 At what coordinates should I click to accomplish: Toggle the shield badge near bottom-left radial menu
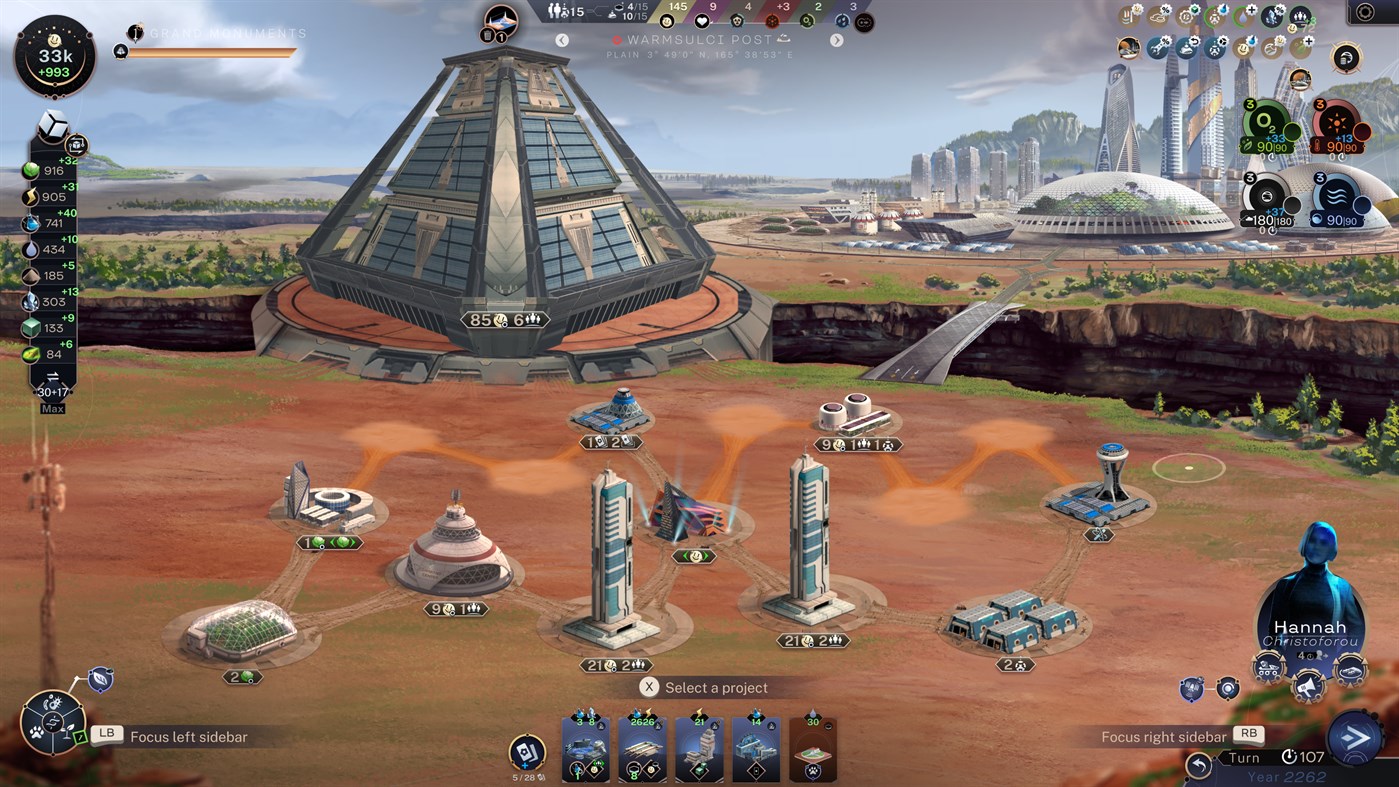pos(100,678)
